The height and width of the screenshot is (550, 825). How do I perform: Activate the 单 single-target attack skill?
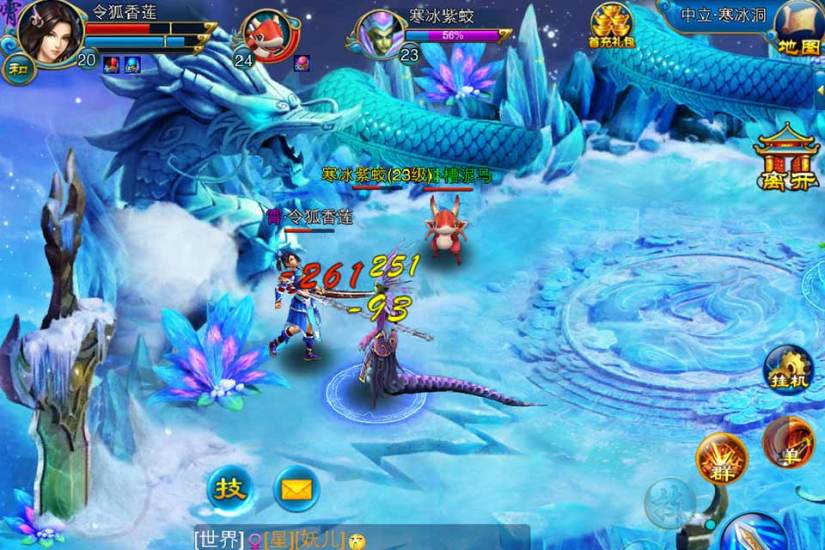tap(787, 439)
